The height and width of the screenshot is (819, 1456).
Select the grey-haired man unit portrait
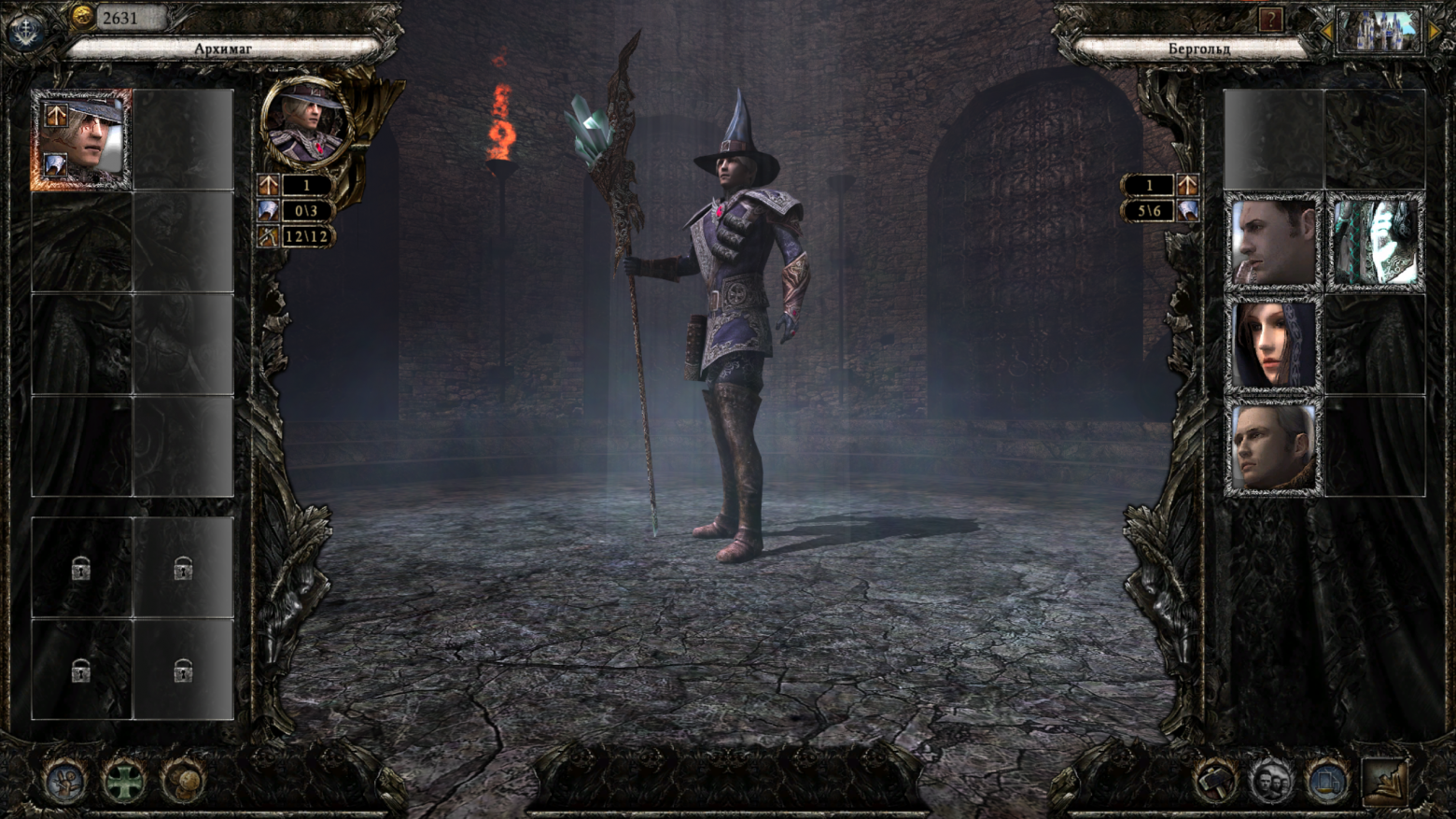point(1272,447)
